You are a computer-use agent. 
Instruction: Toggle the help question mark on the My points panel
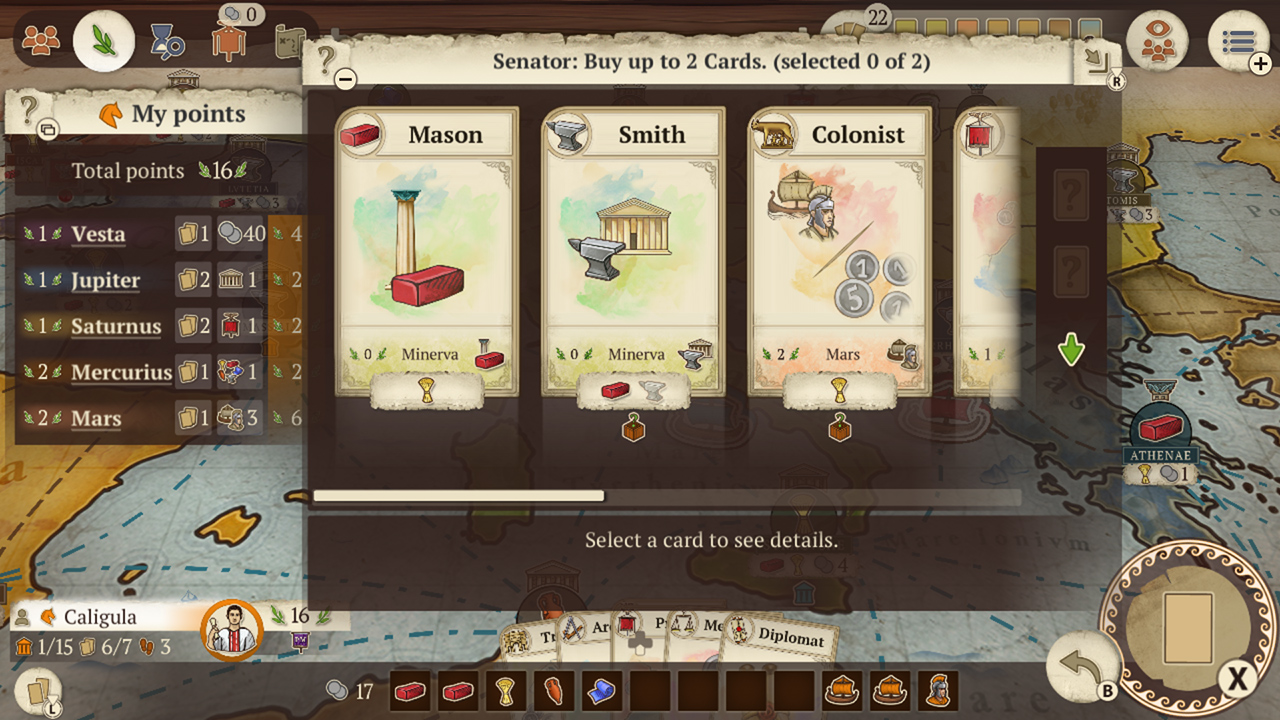[28, 113]
